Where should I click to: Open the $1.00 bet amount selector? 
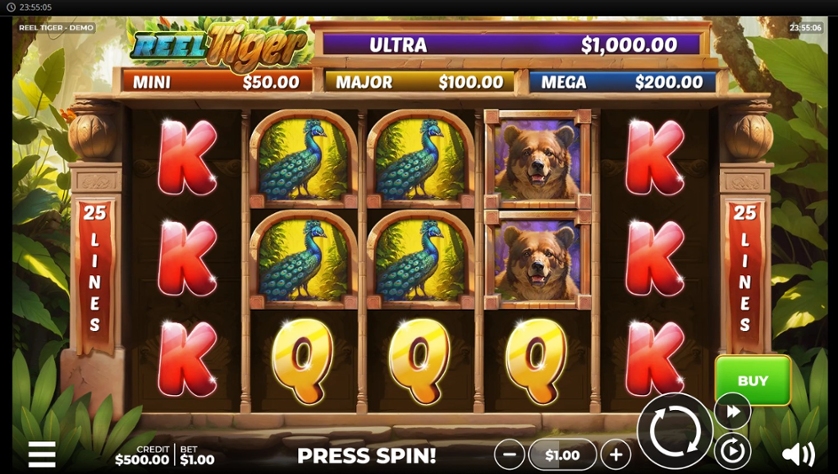click(x=562, y=454)
